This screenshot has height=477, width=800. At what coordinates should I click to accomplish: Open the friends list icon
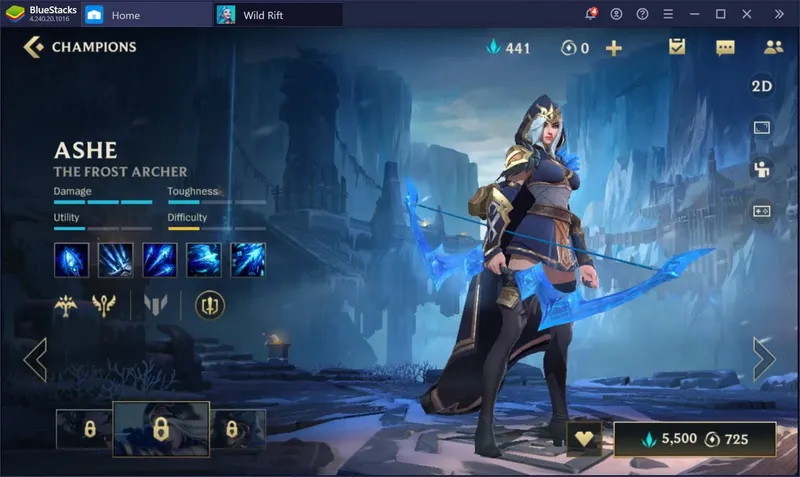(x=772, y=47)
